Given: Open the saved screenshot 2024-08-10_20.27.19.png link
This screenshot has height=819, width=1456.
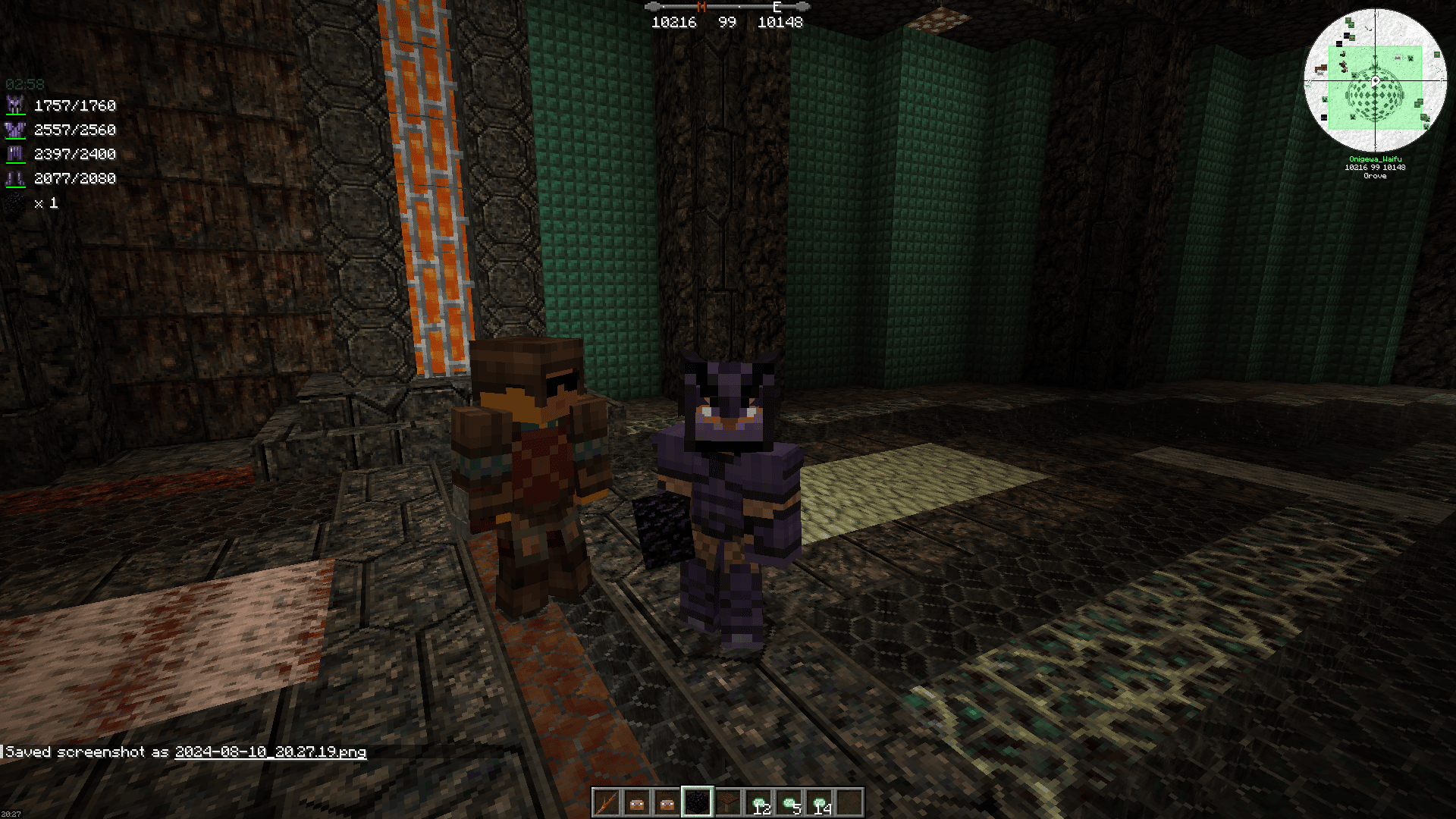Looking at the screenshot, I should [x=270, y=752].
